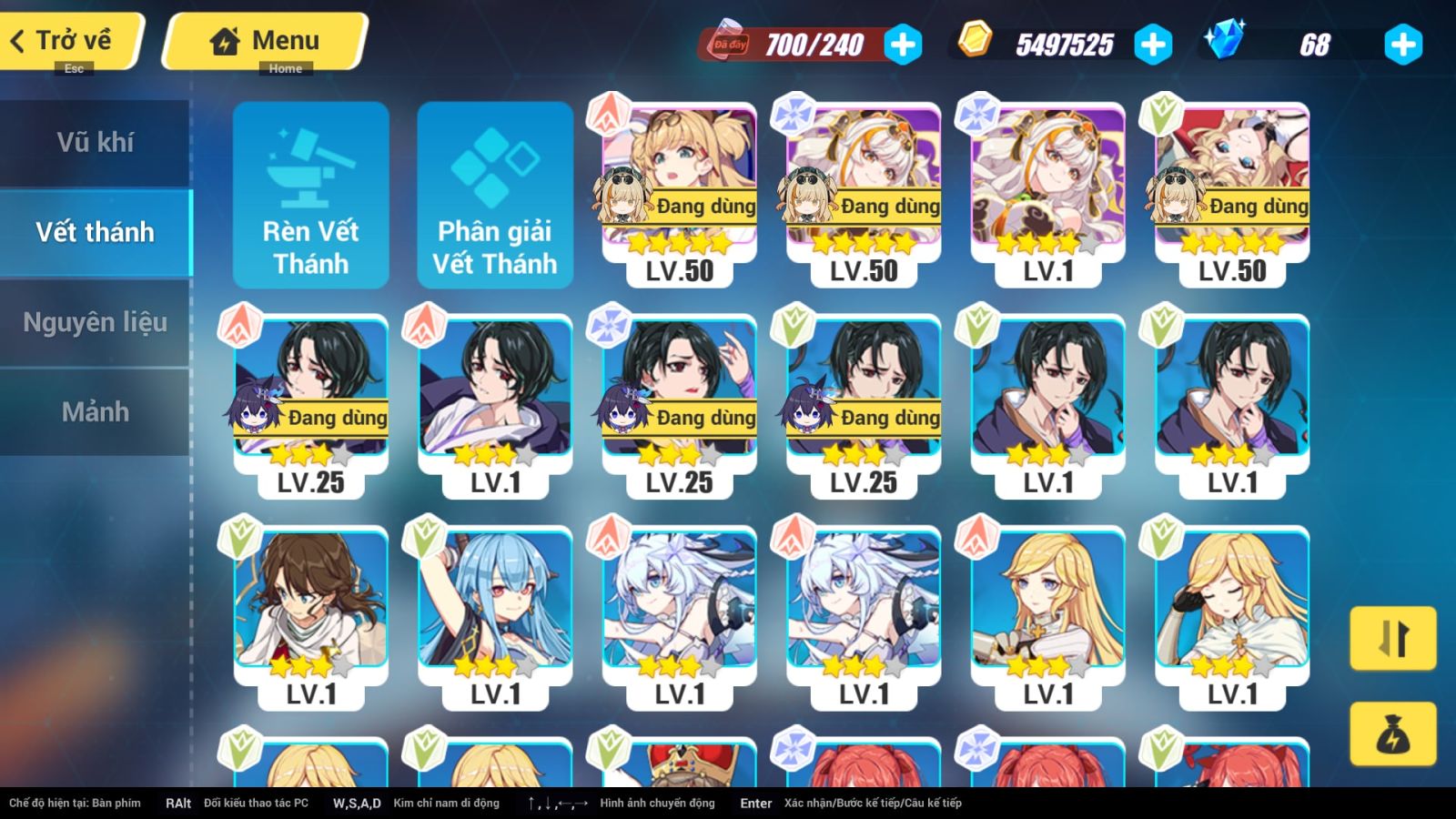The width and height of the screenshot is (1456, 819).
Task: Switch to the Vũ khí tab
Action: pos(95,143)
